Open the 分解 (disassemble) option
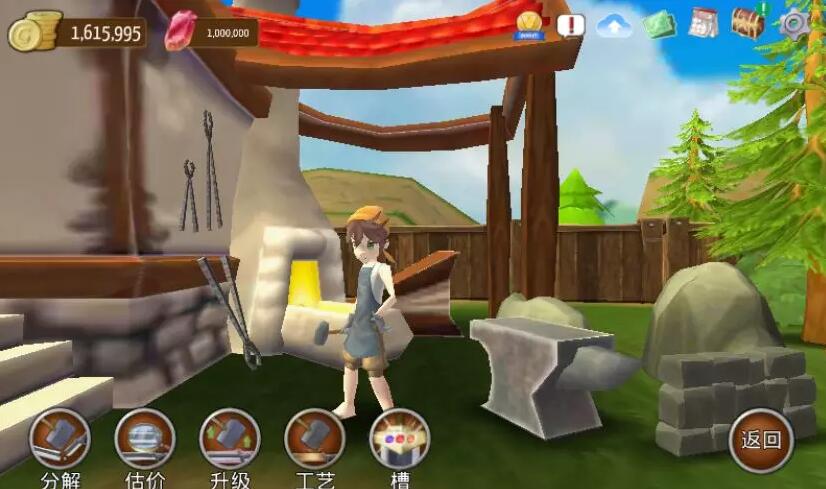The height and width of the screenshot is (489, 826). [x=60, y=439]
